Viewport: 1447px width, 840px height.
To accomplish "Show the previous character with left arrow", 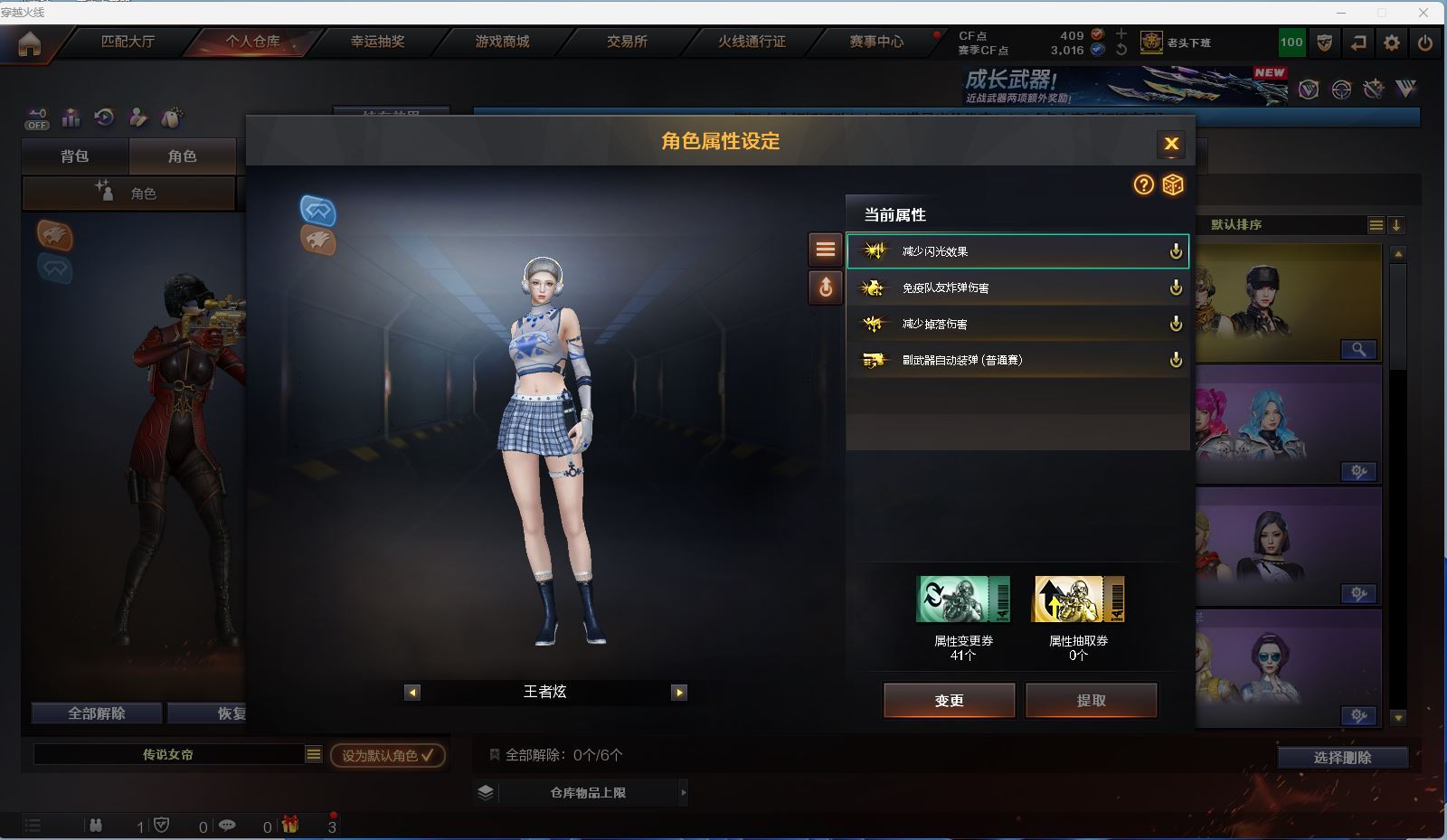I will [412, 693].
